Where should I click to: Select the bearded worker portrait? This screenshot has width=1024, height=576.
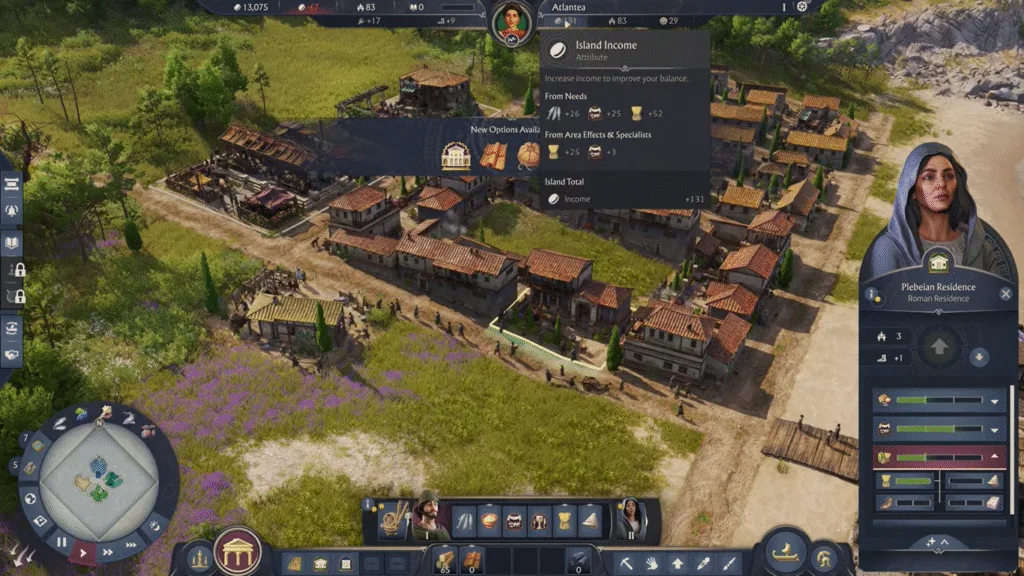(428, 518)
